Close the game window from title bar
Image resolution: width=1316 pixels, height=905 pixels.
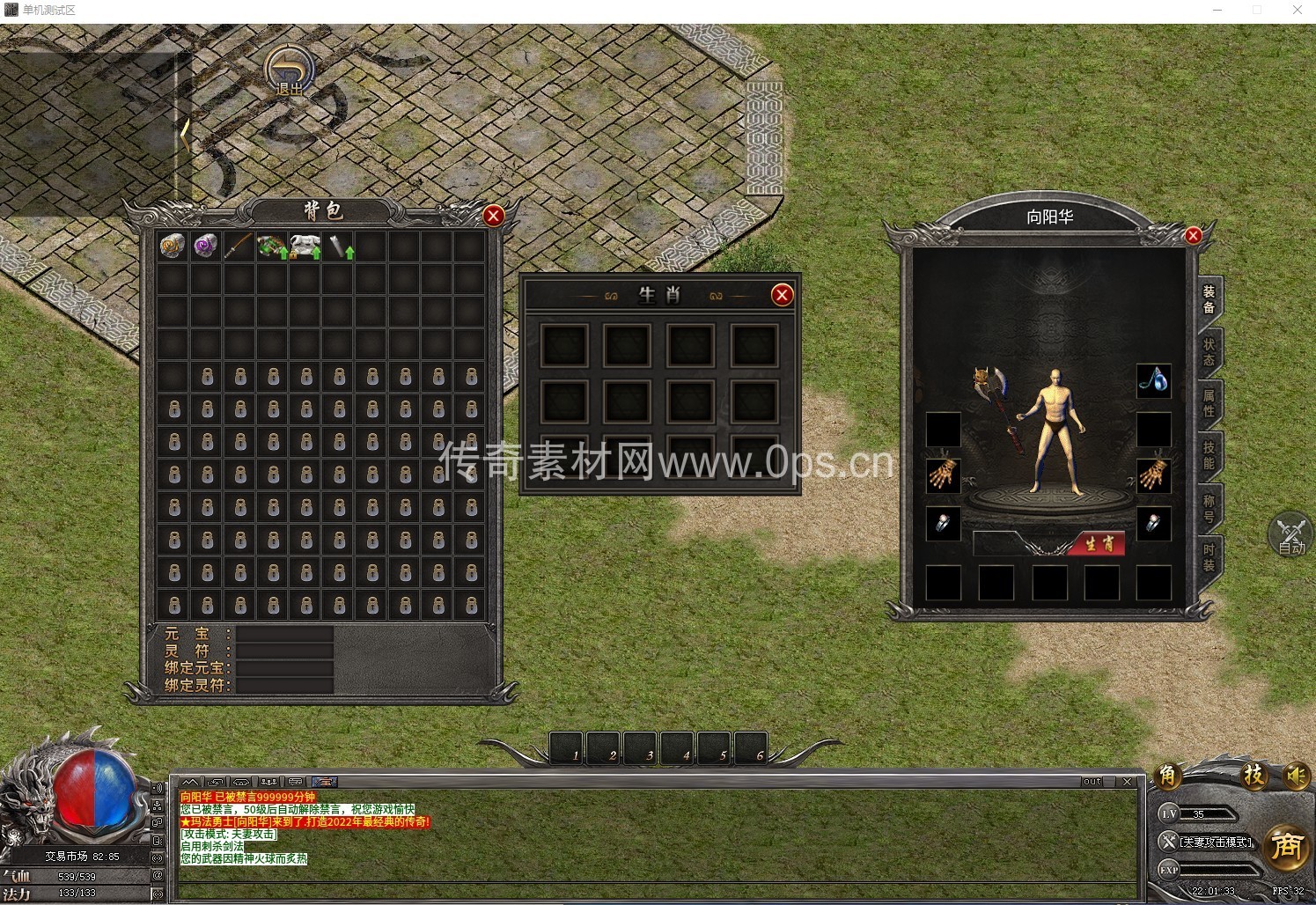coord(1297,11)
